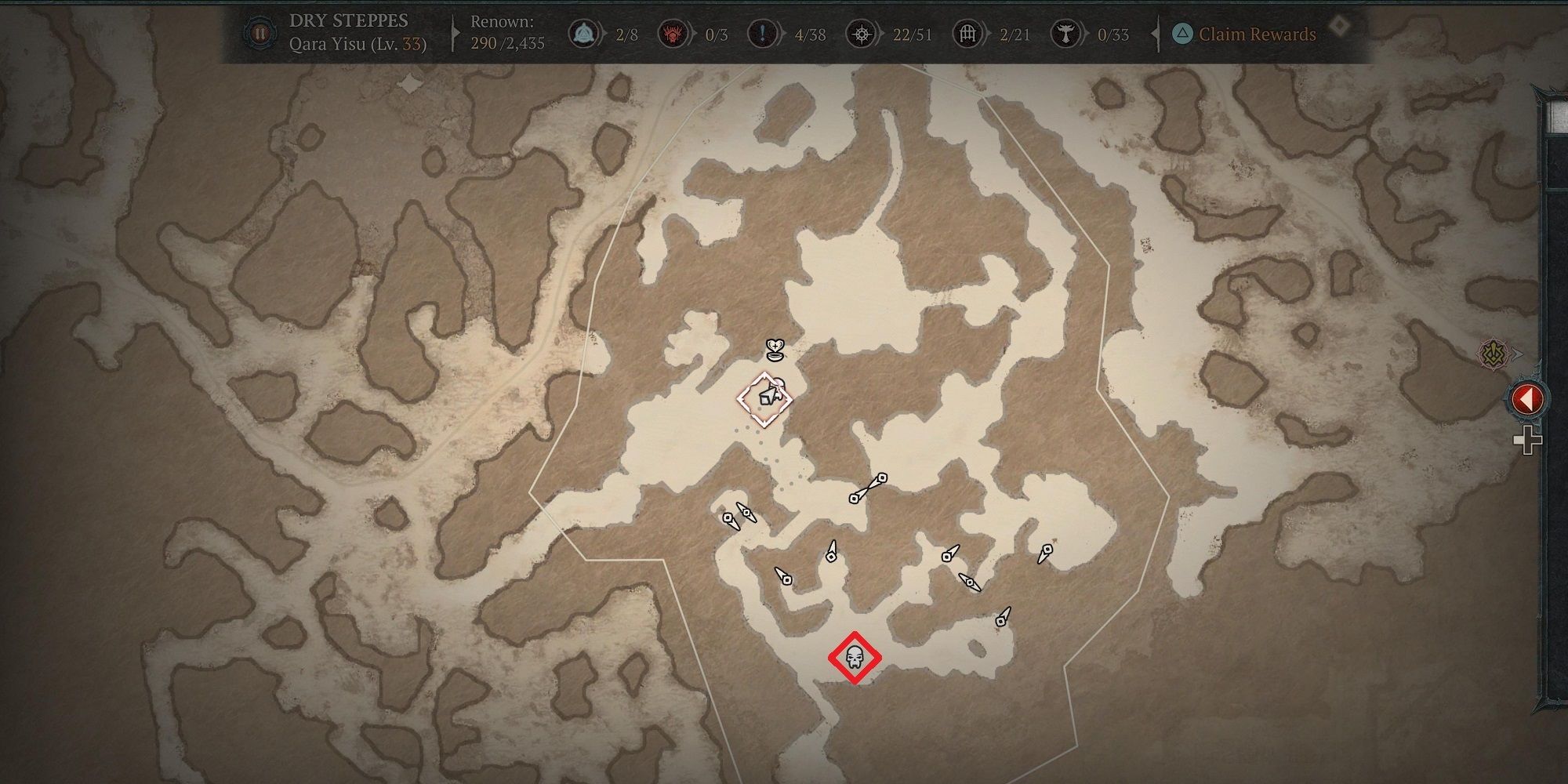This screenshot has height=784, width=1568.
Task: Expand the arrow next to the Renown counter
Action: pyautogui.click(x=453, y=31)
